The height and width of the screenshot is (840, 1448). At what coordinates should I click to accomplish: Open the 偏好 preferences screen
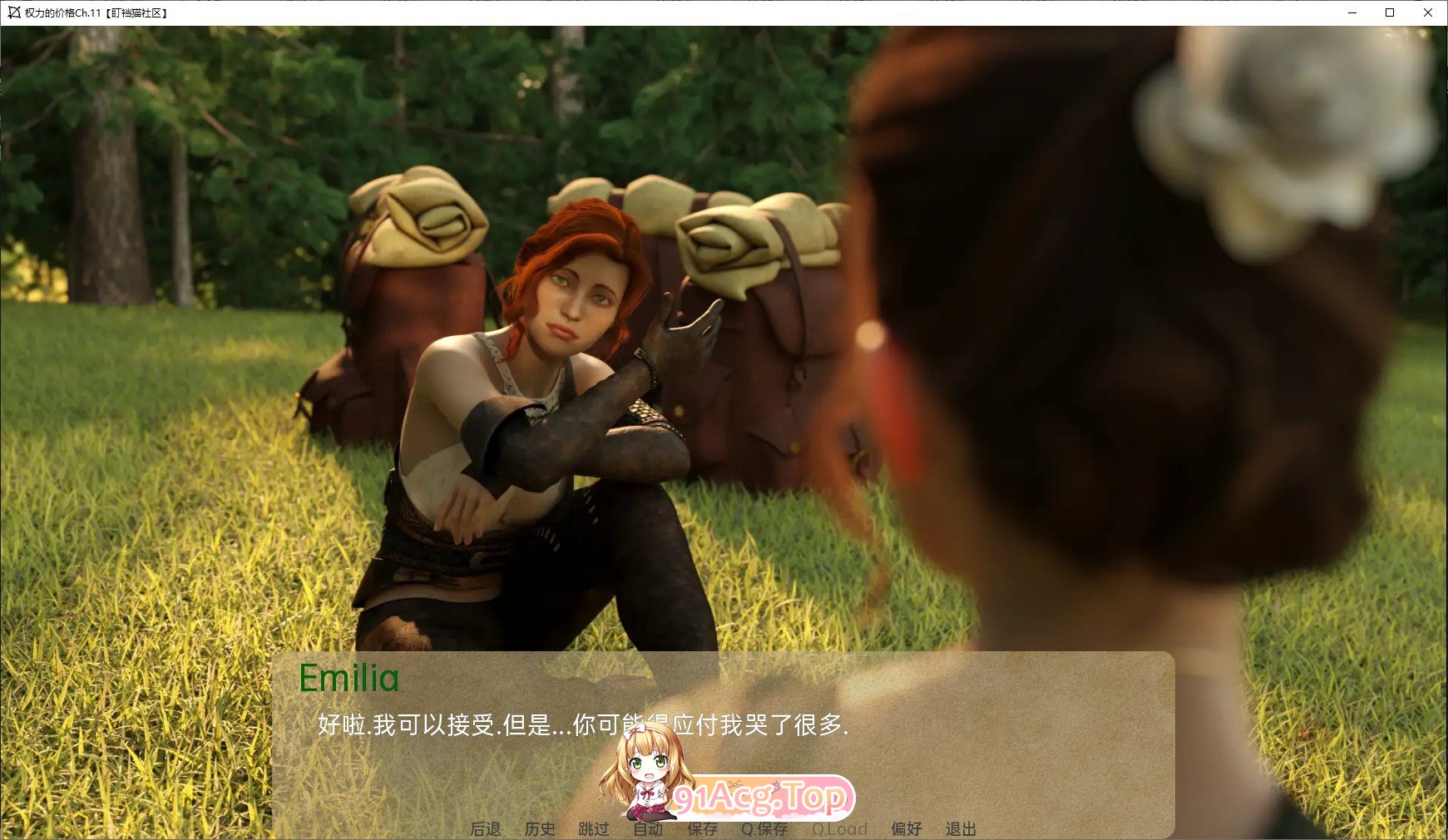(907, 828)
